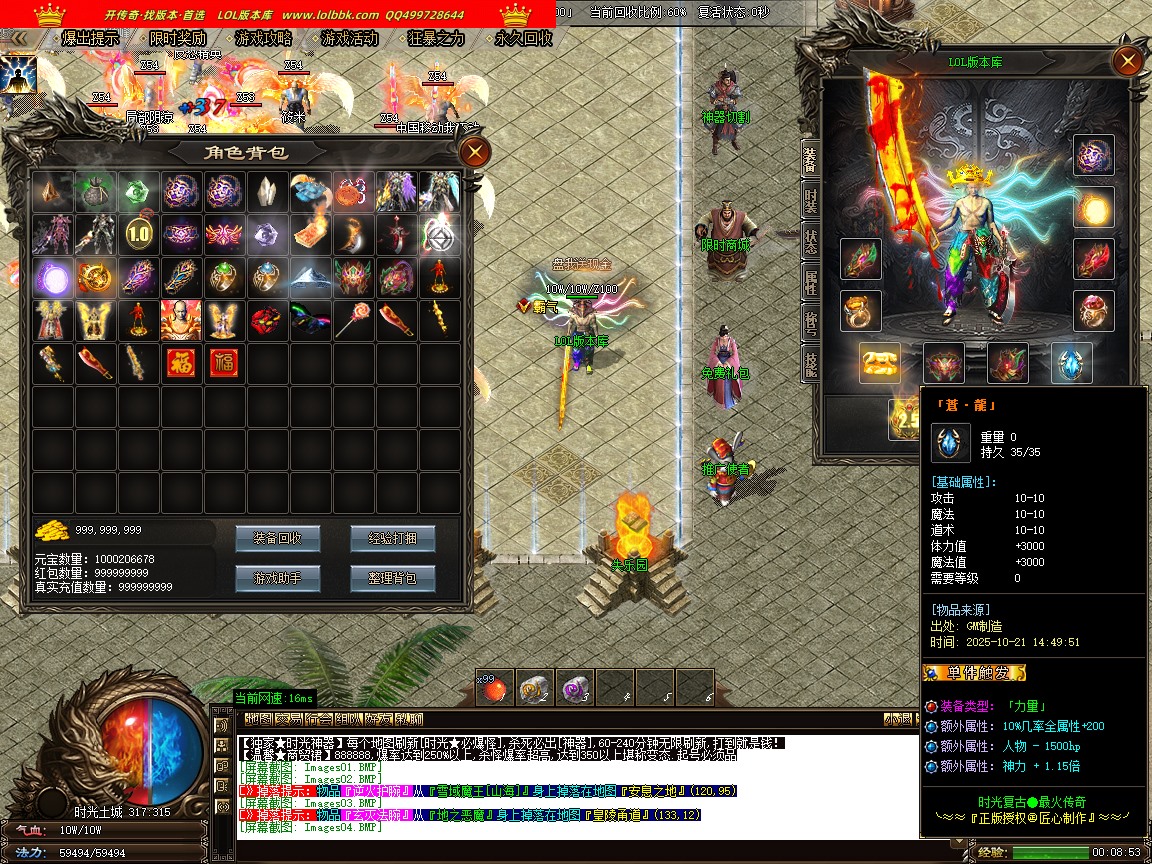1152x864 pixels.
Task: Close the 角色背包 inventory window
Action: (x=474, y=152)
